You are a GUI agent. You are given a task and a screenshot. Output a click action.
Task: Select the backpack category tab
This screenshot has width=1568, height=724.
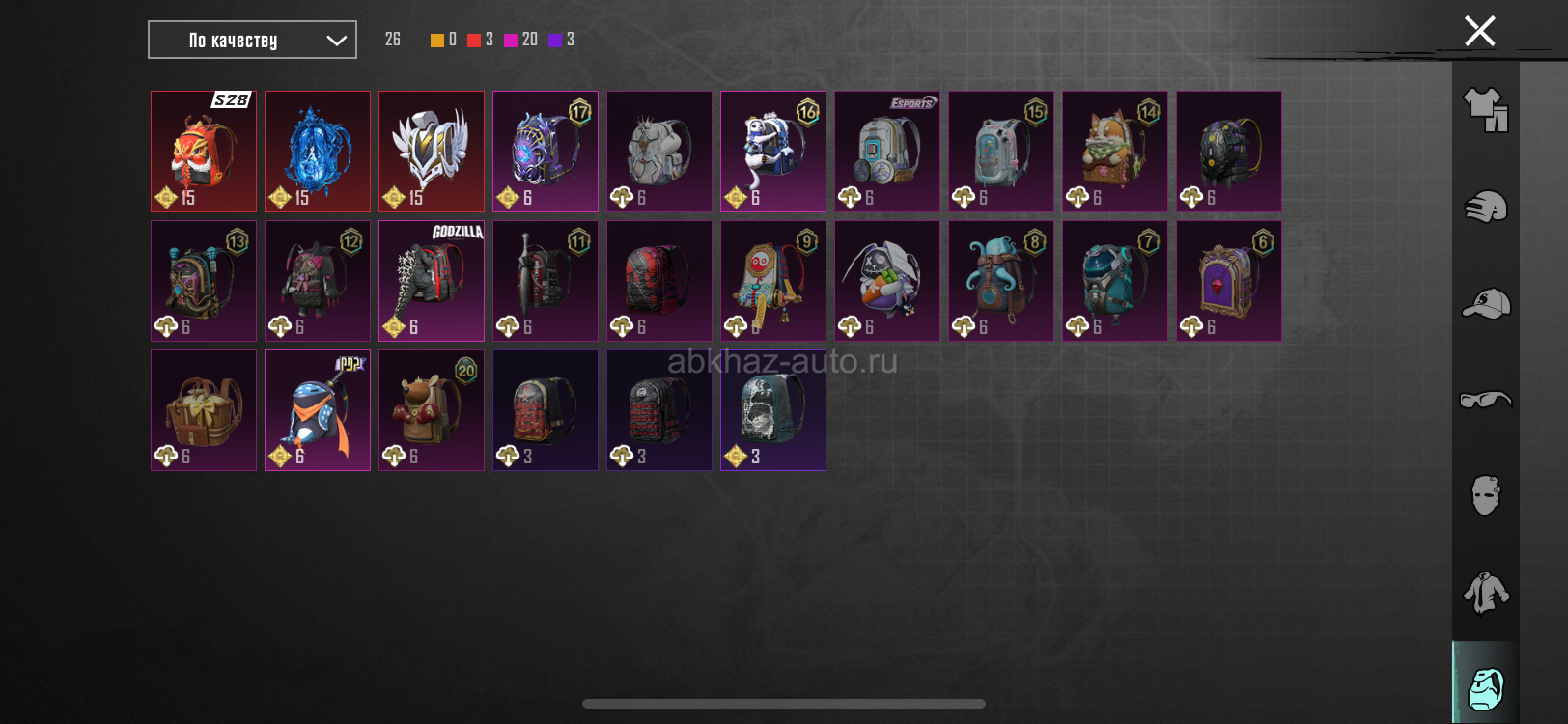click(1485, 687)
